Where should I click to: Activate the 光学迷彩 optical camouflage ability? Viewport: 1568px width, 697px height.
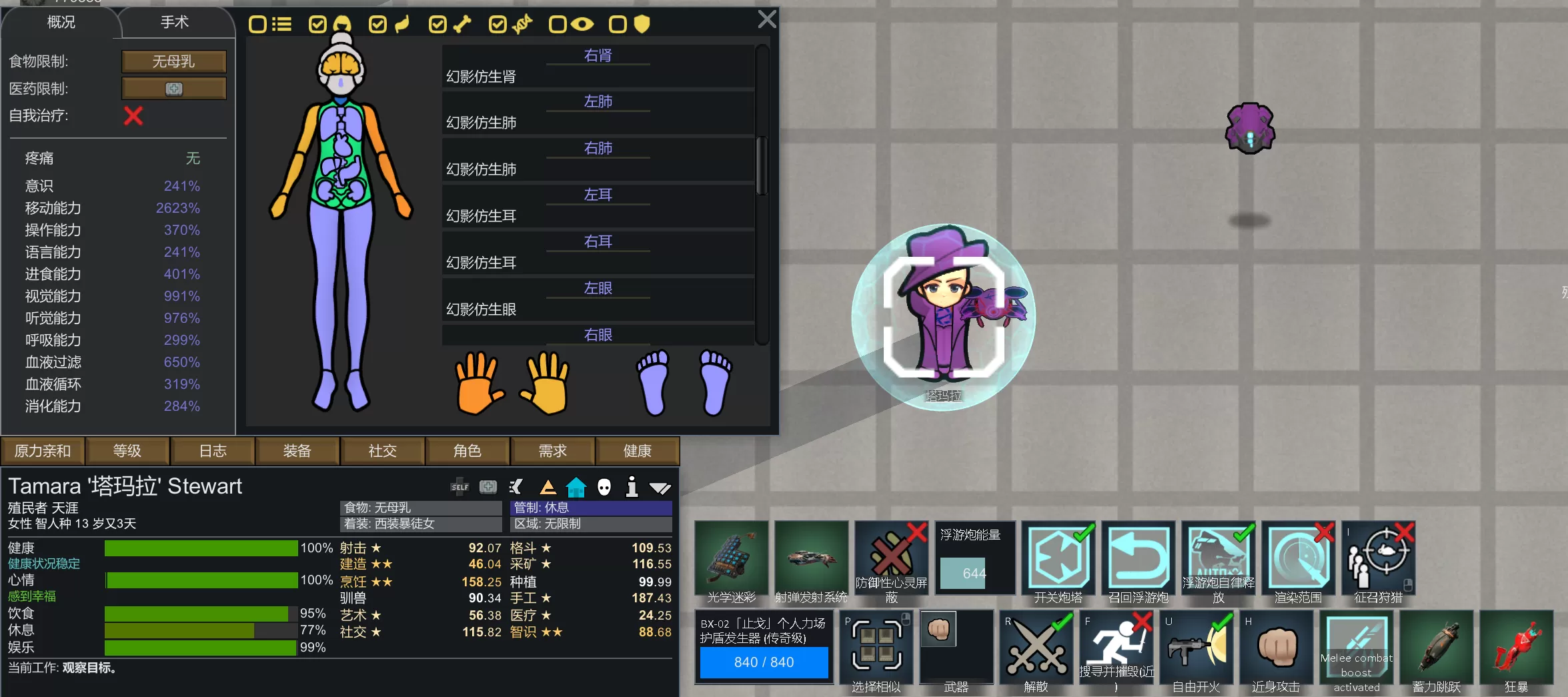pyautogui.click(x=731, y=560)
